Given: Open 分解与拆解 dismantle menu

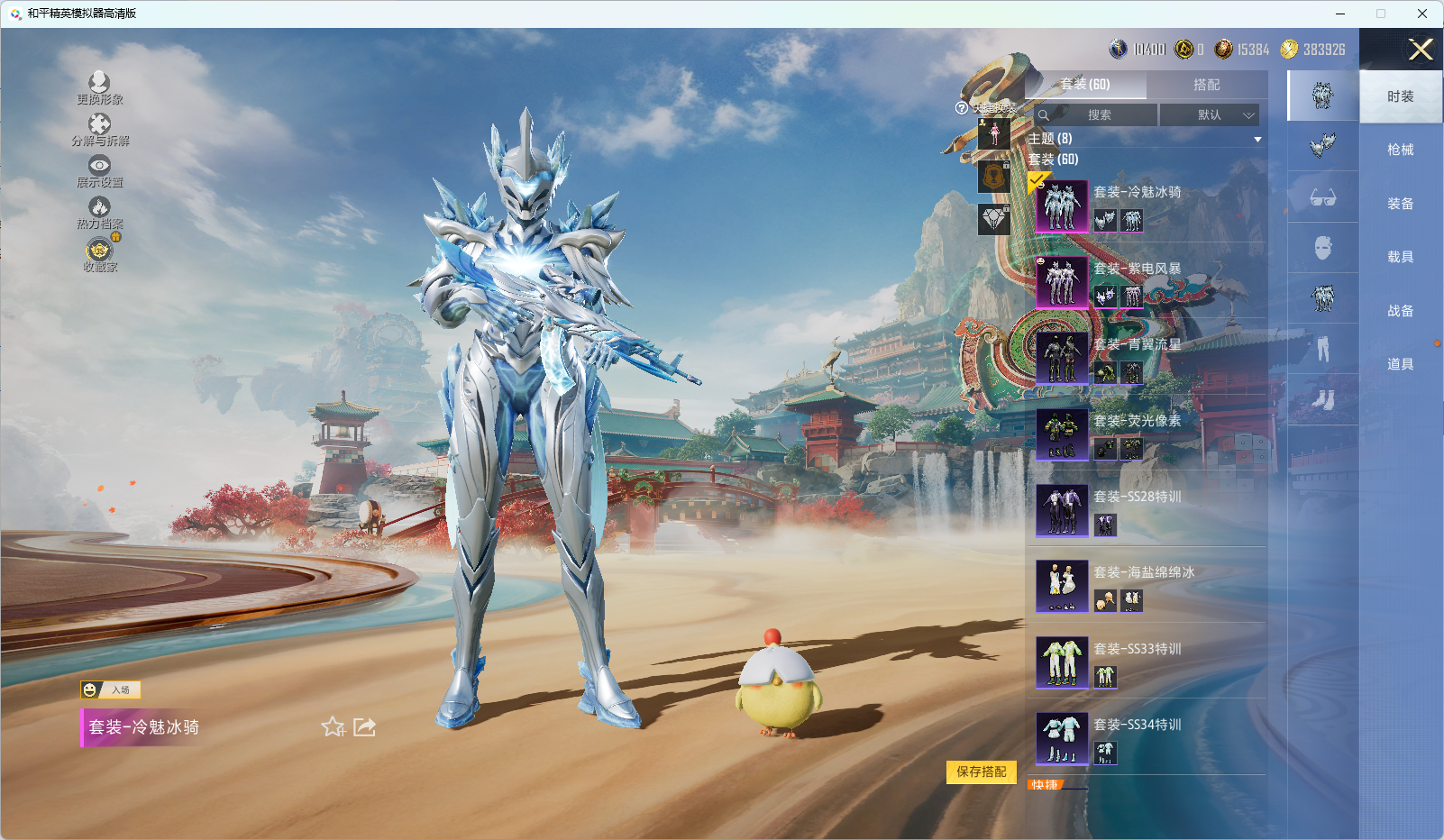Looking at the screenshot, I should click(99, 129).
